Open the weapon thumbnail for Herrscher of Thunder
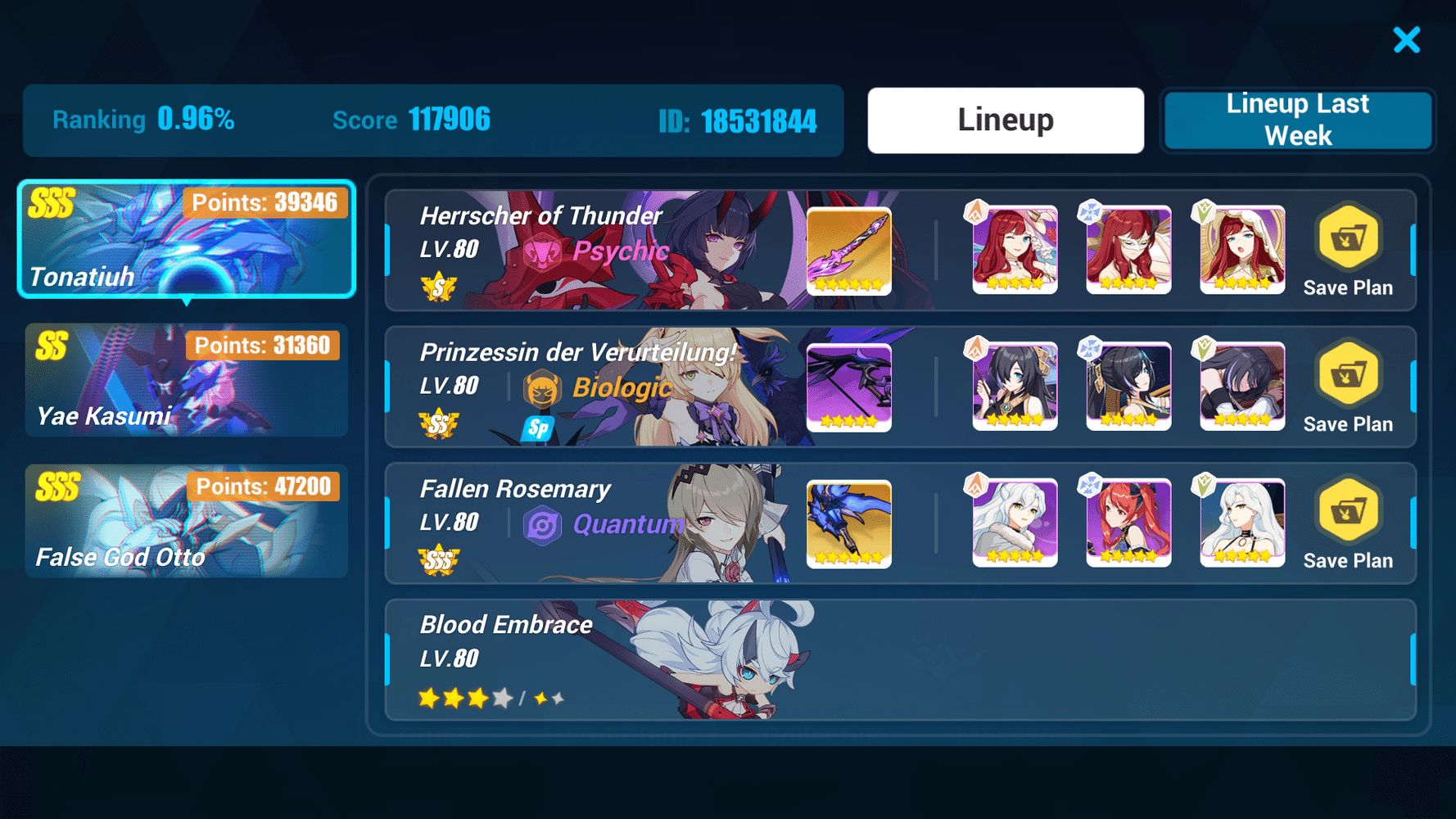Screen dimensions: 1456x819 coord(848,251)
